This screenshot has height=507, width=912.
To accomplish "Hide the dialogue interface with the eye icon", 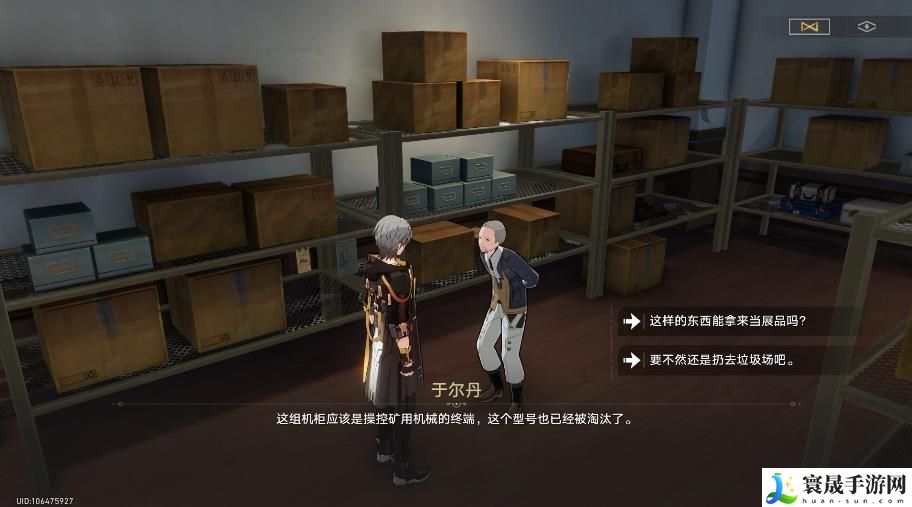I will [x=866, y=27].
